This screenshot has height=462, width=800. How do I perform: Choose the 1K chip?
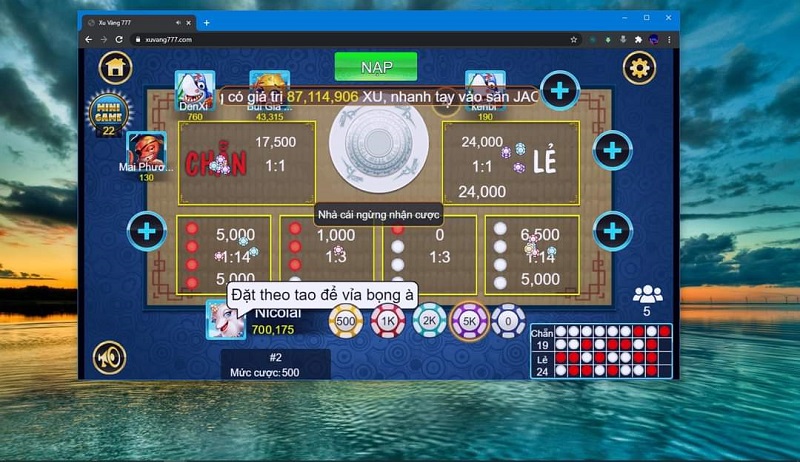click(x=387, y=321)
